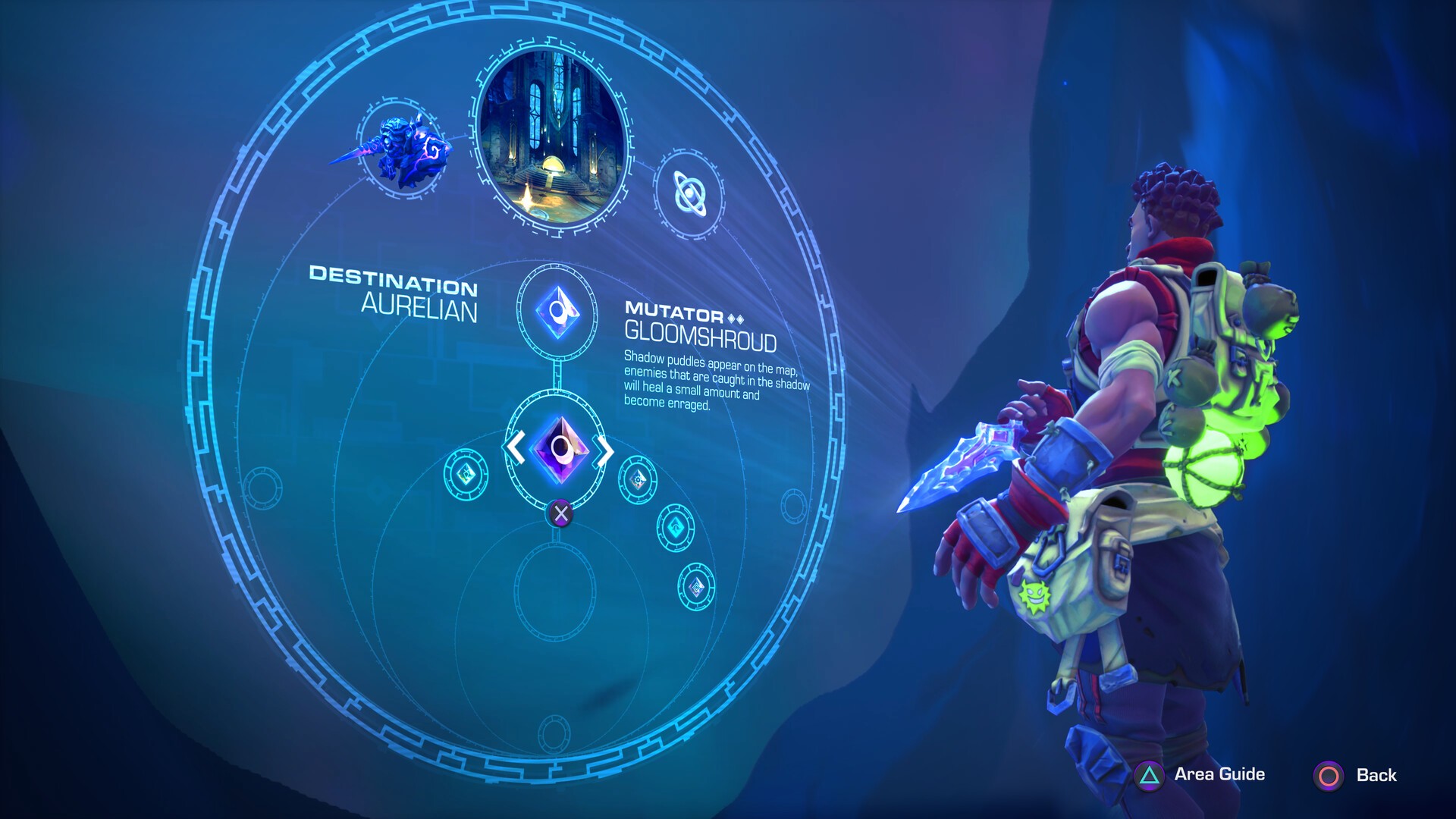Select the central prismatic gem in the wheel

tap(559, 450)
